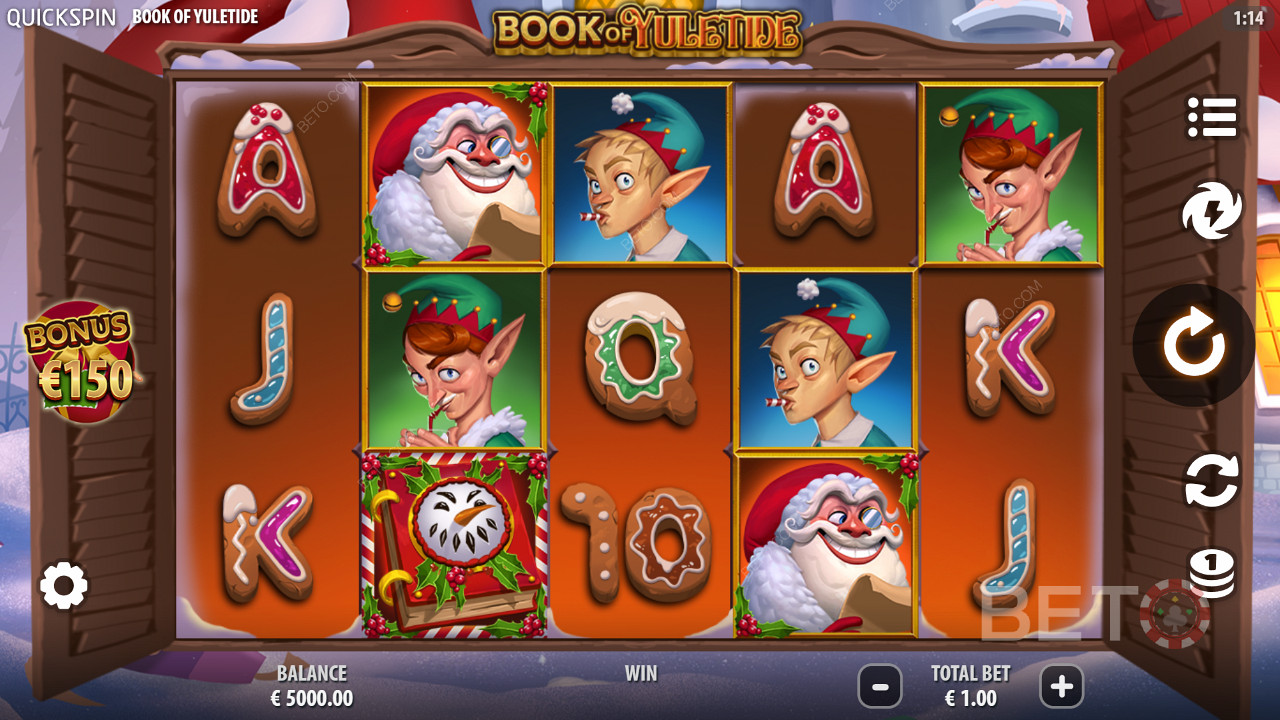This screenshot has height=720, width=1280.
Task: Open the paytable menu list icon
Action: [1212, 118]
